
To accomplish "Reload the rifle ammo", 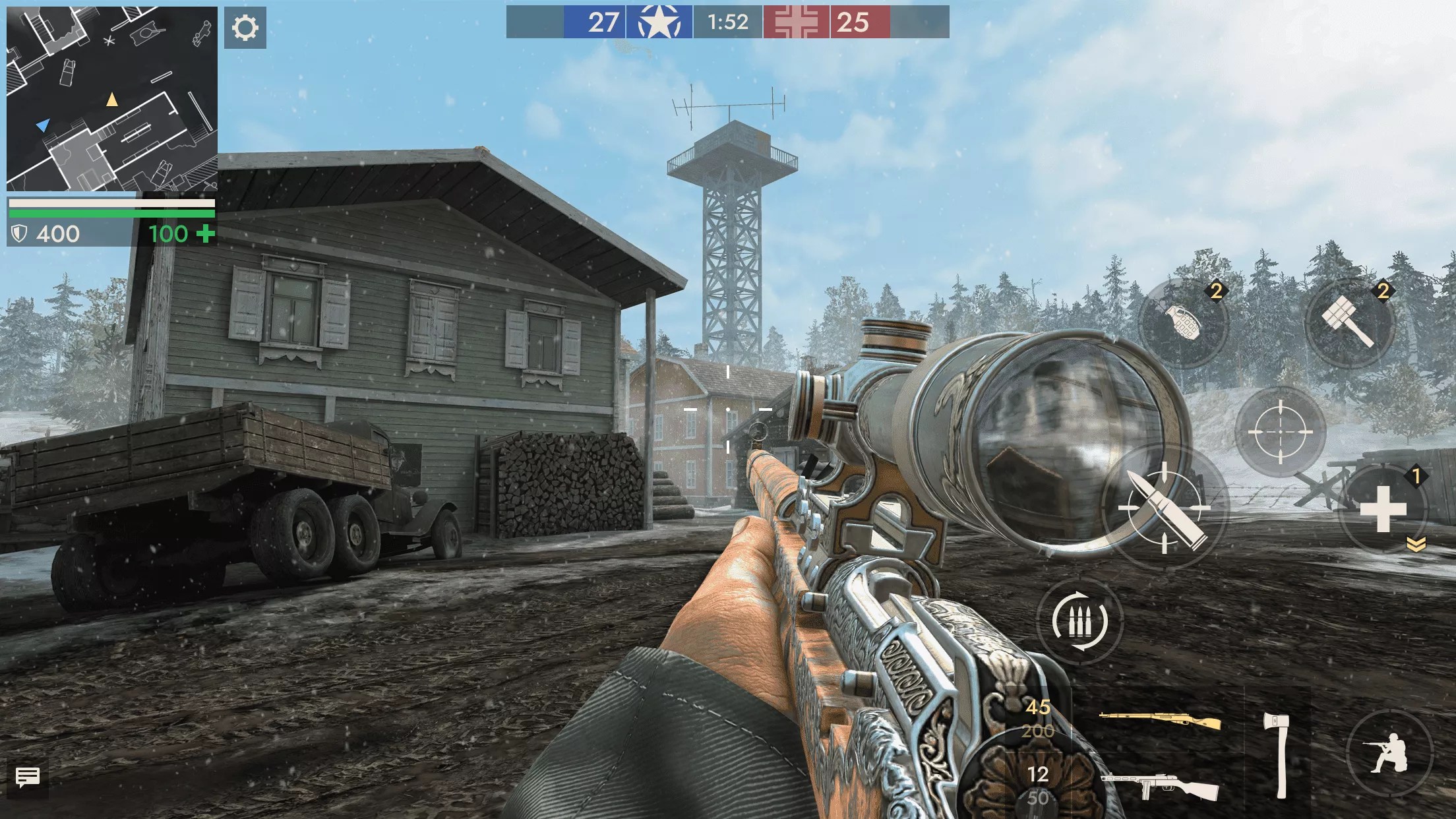I will coord(1079,620).
